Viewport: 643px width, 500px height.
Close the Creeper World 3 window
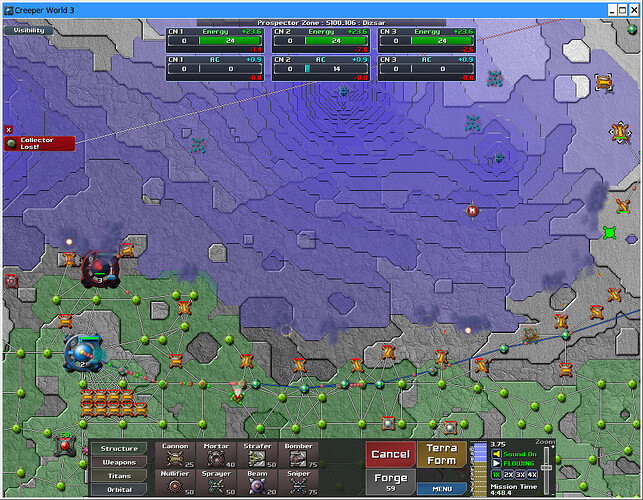630,7
